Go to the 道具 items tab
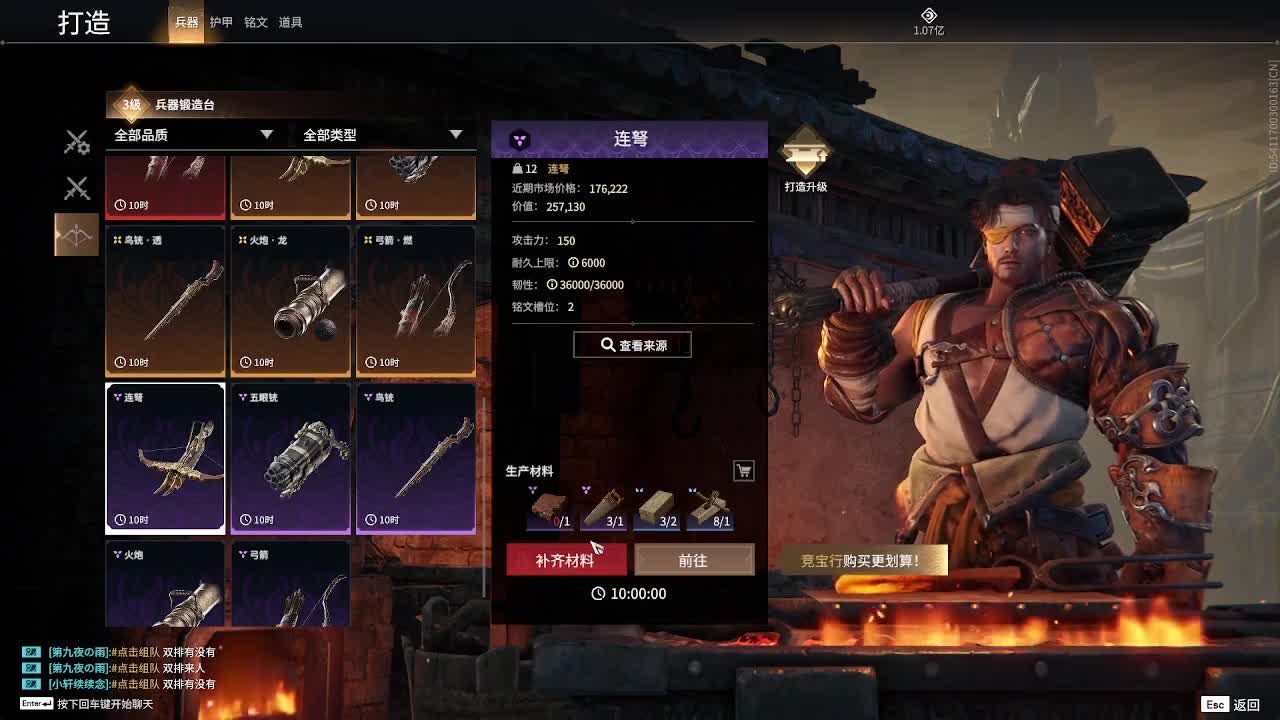Image resolution: width=1280 pixels, height=720 pixels. pyautogui.click(x=291, y=22)
